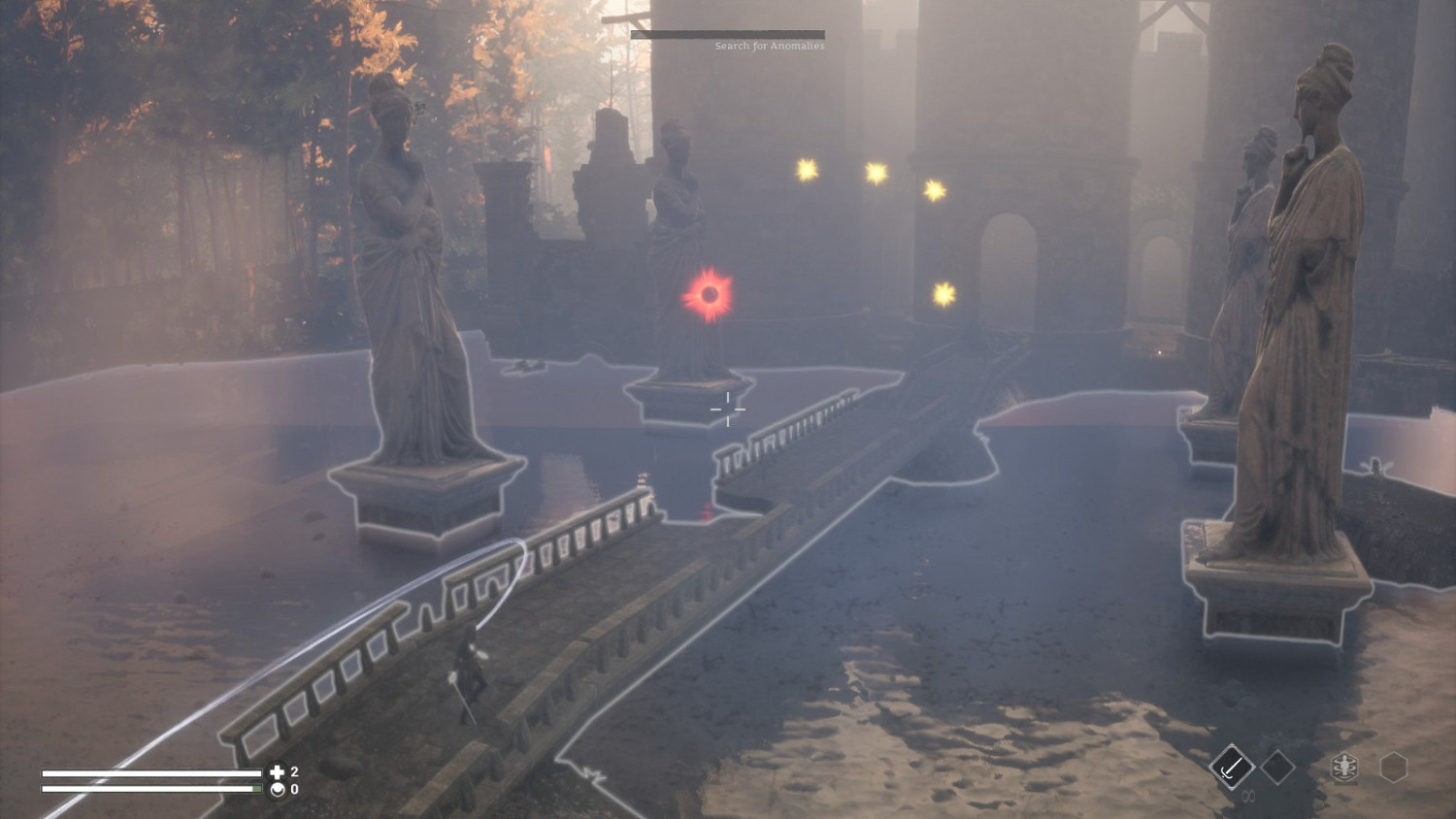Toggle the rightmost upper yellow spark
Image resolution: width=1456 pixels, height=819 pixels.
click(935, 189)
